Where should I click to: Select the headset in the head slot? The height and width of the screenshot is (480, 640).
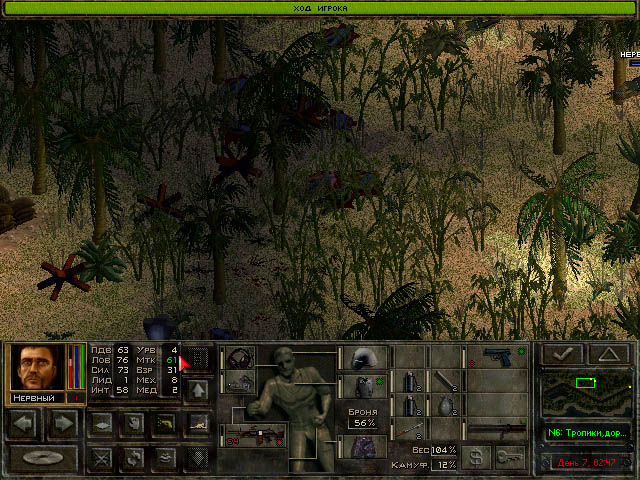click(x=239, y=357)
